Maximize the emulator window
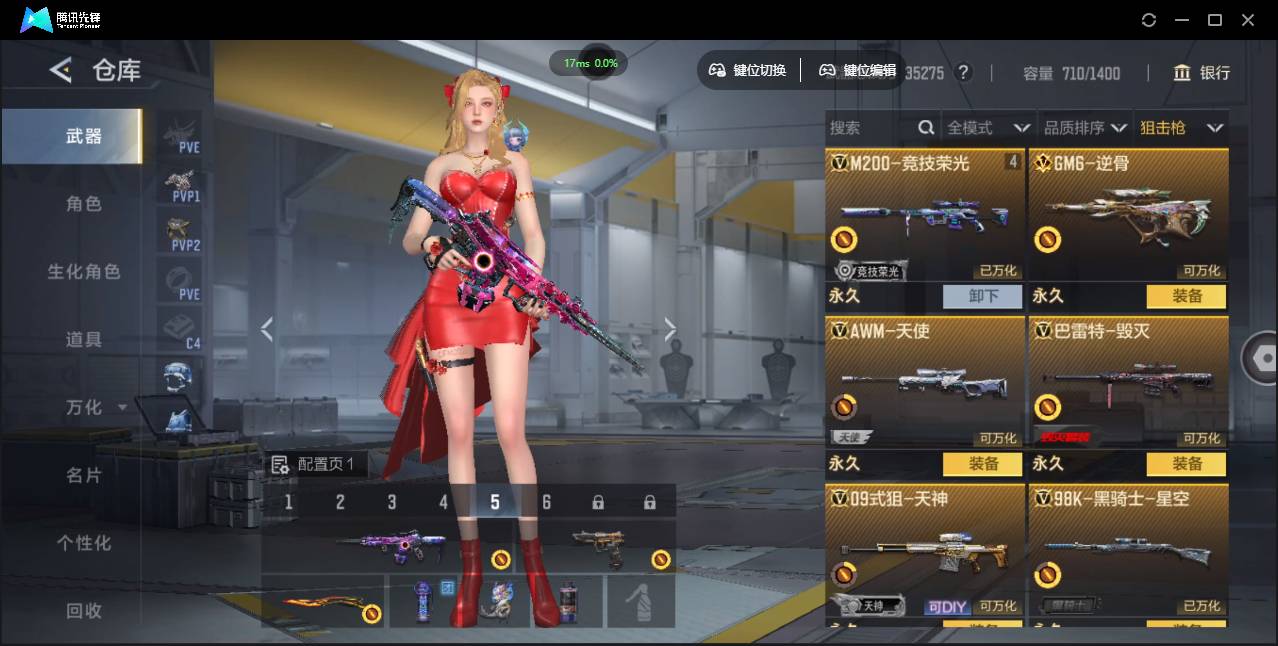The image size is (1278, 646). pyautogui.click(x=1215, y=20)
